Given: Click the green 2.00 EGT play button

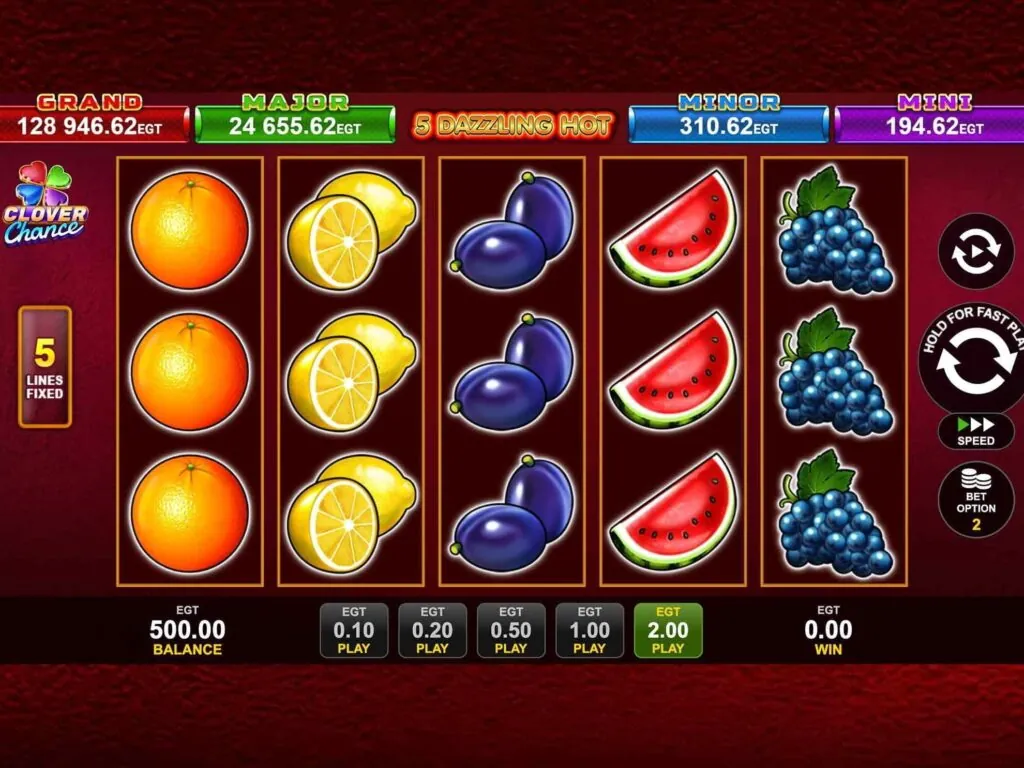Looking at the screenshot, I should tap(668, 631).
